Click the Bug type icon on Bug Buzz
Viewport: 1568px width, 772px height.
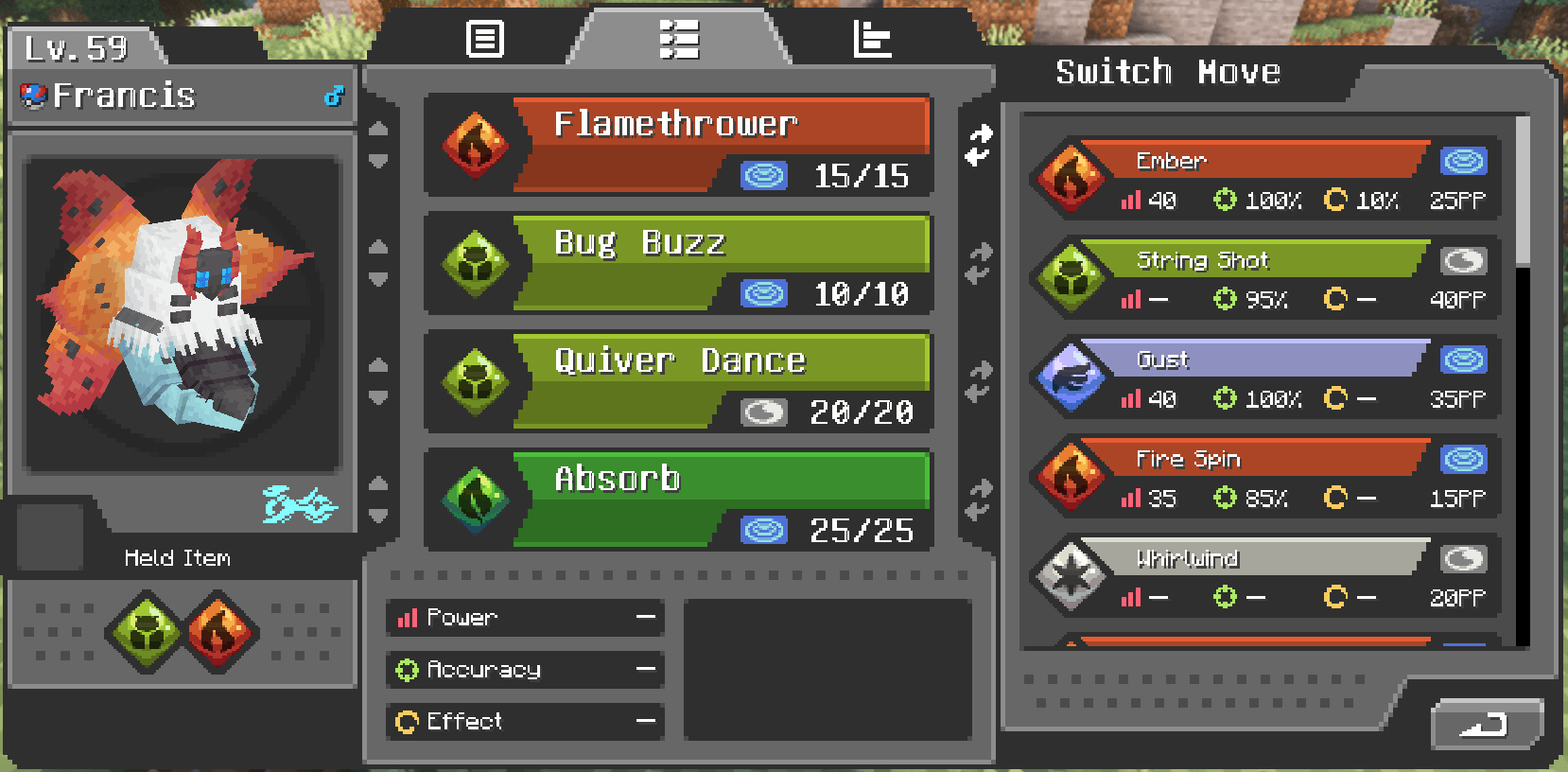coord(475,263)
